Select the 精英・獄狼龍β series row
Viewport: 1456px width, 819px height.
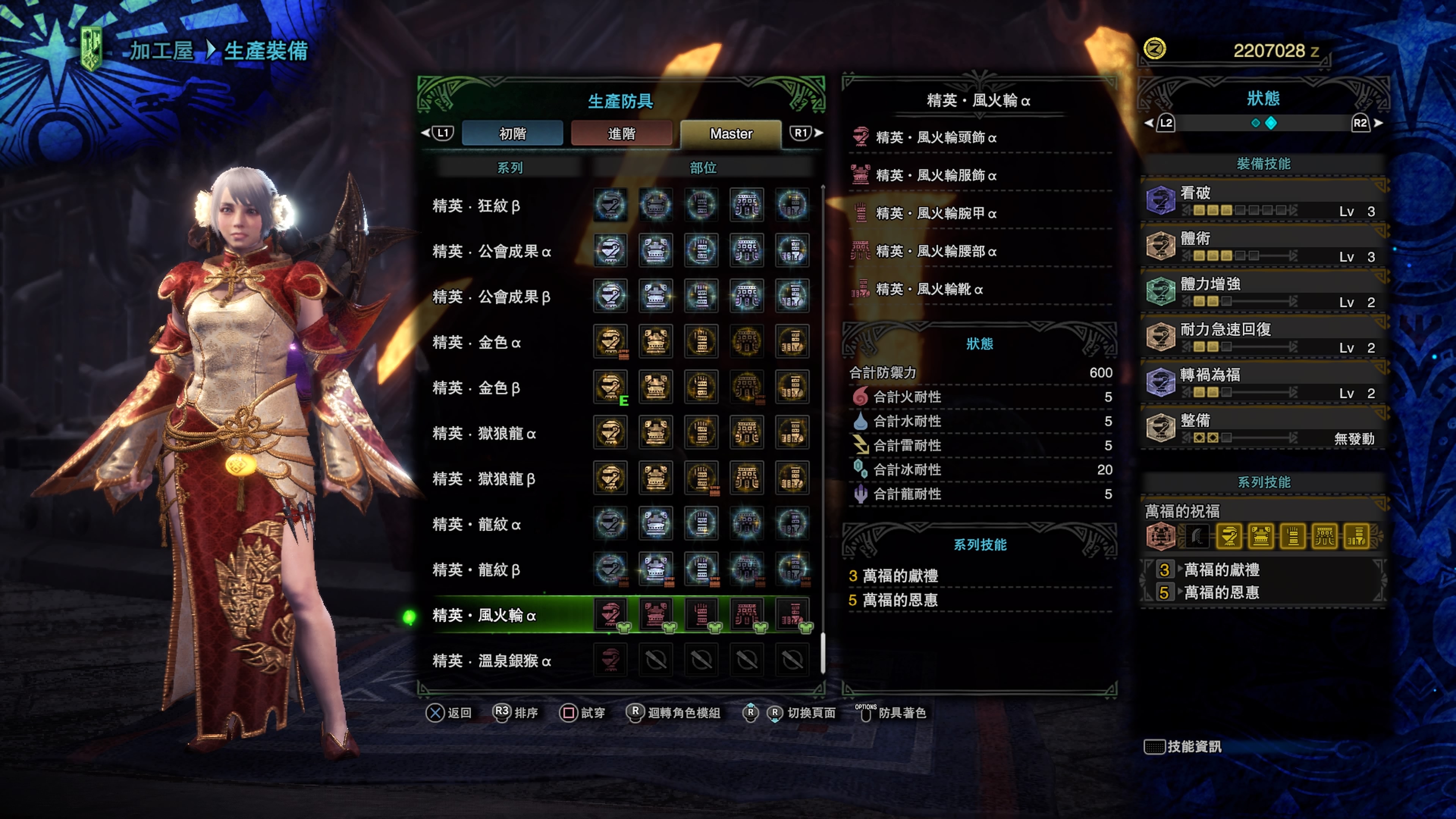[483, 479]
